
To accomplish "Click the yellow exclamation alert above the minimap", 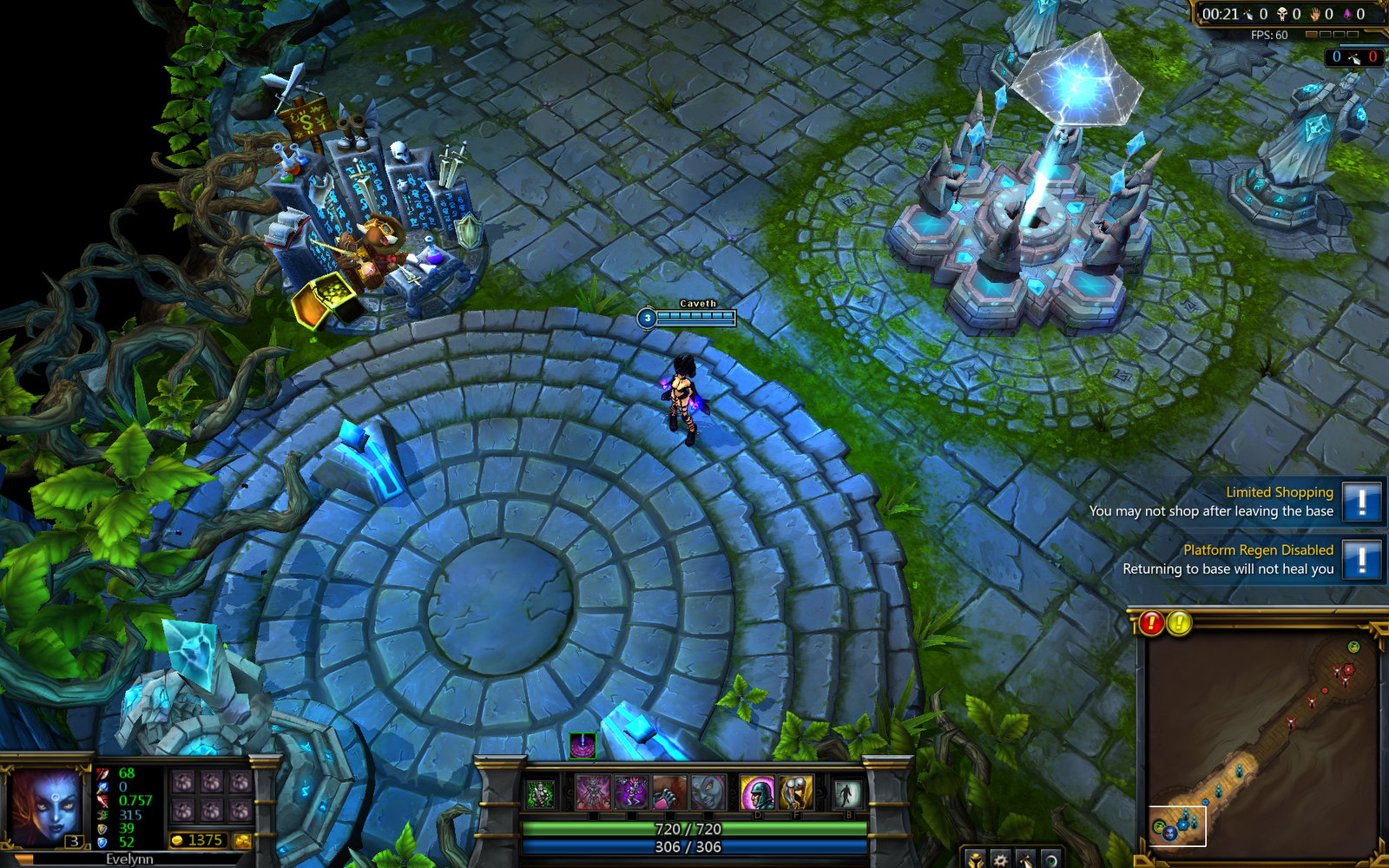I will pos(1178,622).
